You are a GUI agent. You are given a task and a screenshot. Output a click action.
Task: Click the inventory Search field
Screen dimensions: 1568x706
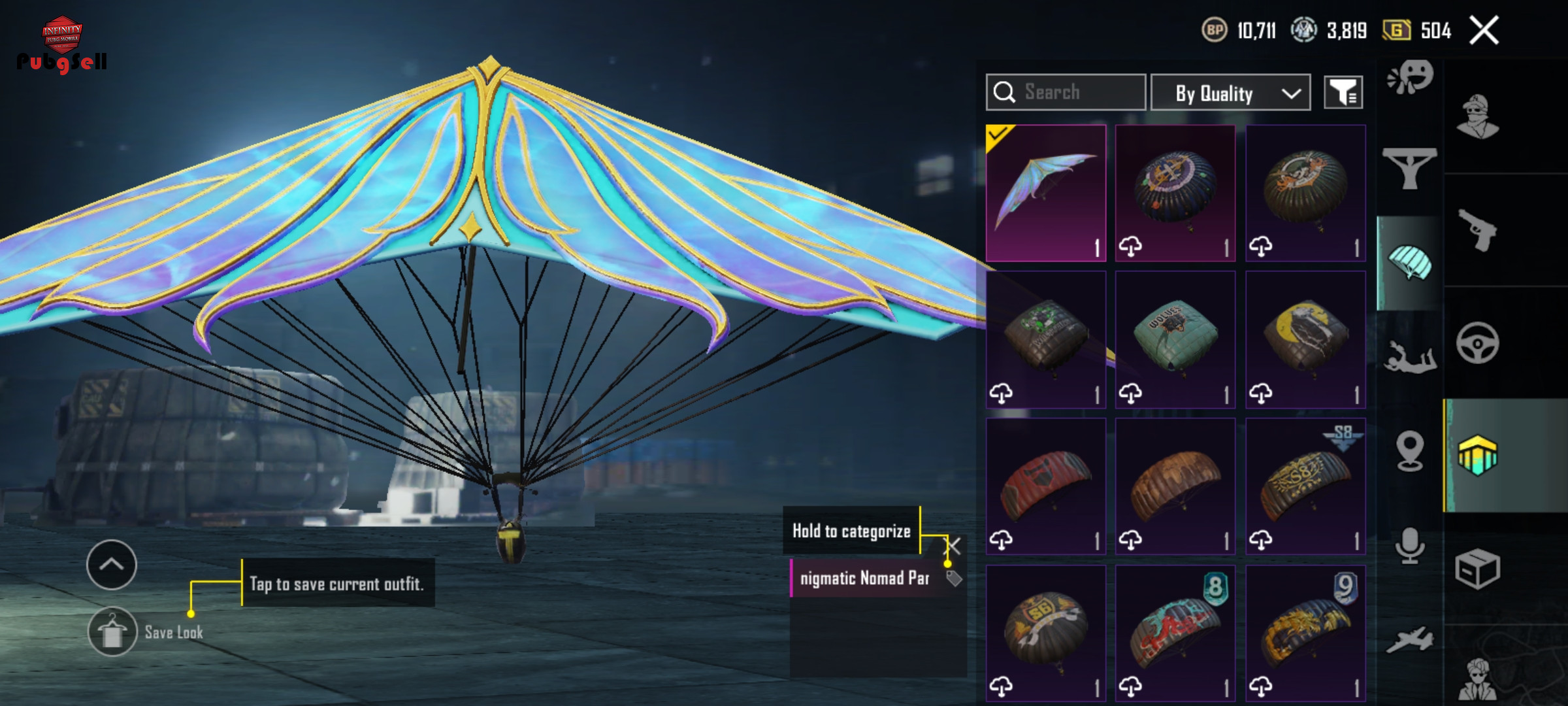coord(1066,93)
